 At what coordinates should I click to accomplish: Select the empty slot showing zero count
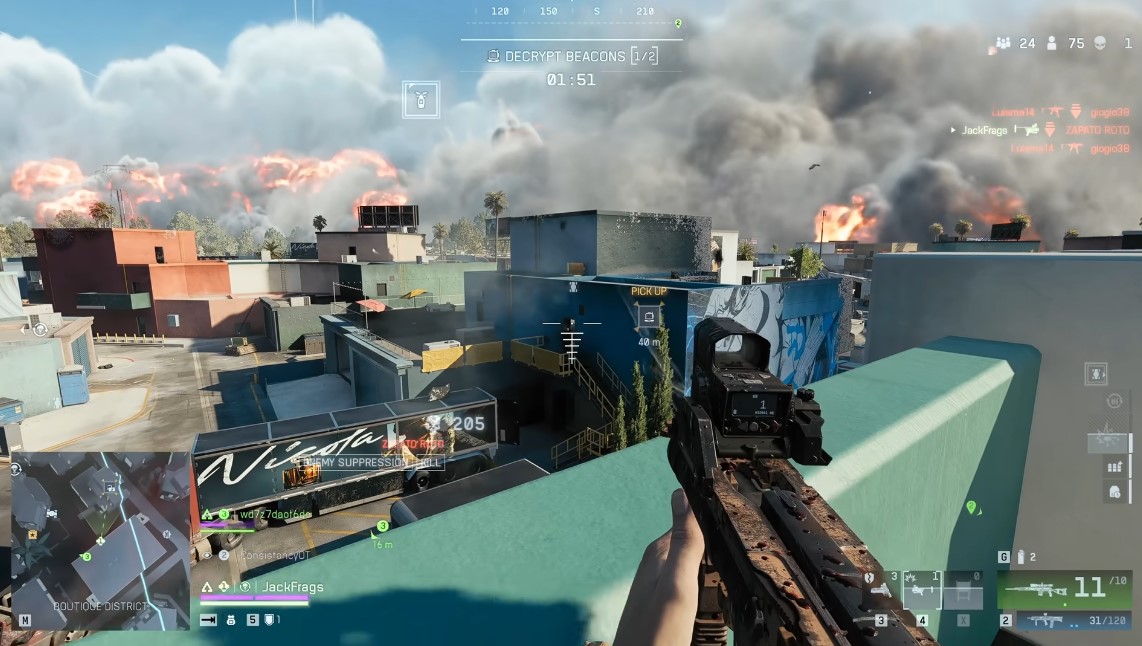[963, 590]
